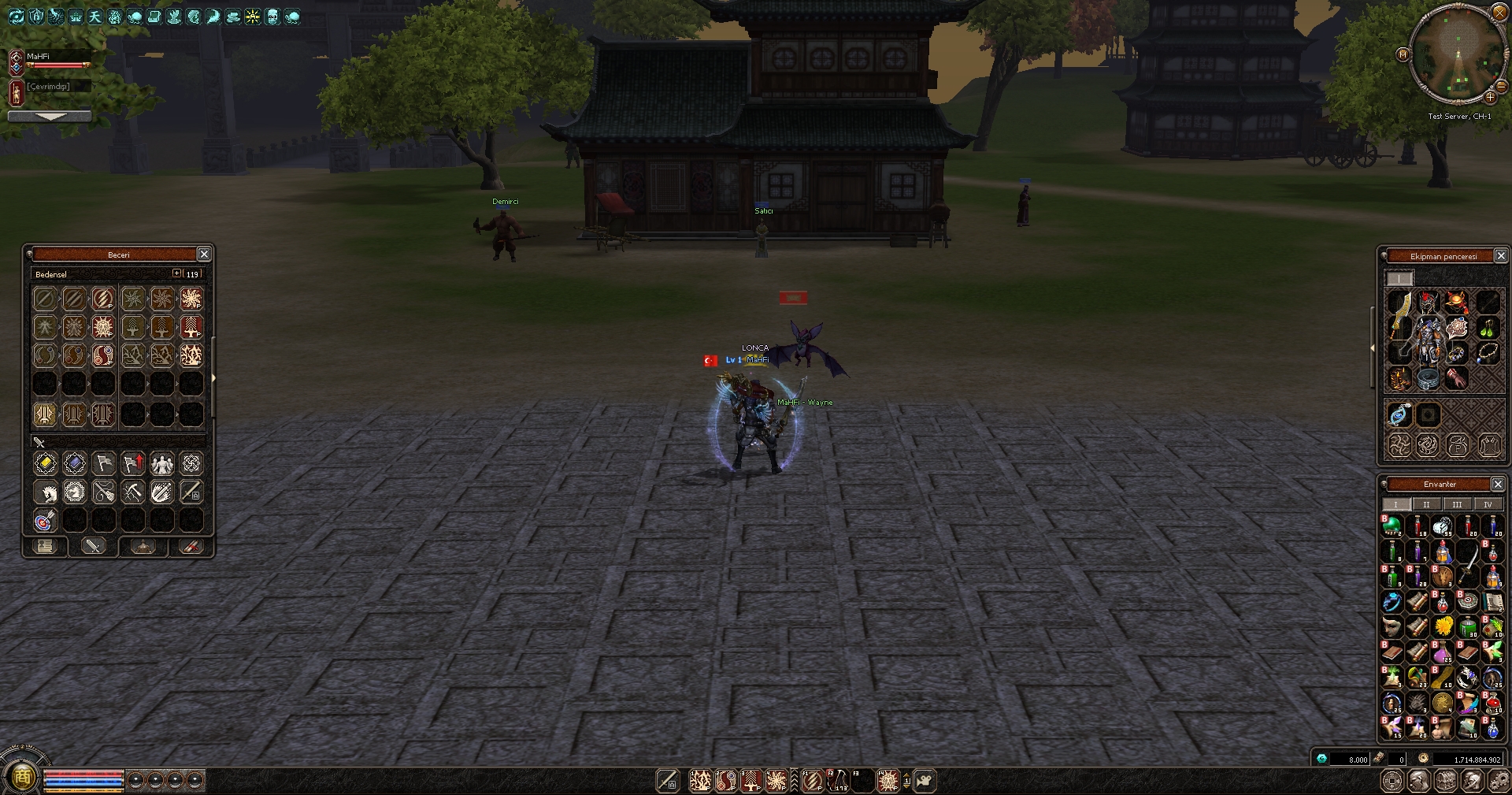The width and height of the screenshot is (1512, 795).
Task: Toggle the camera icon on quickbar
Action: click(925, 781)
